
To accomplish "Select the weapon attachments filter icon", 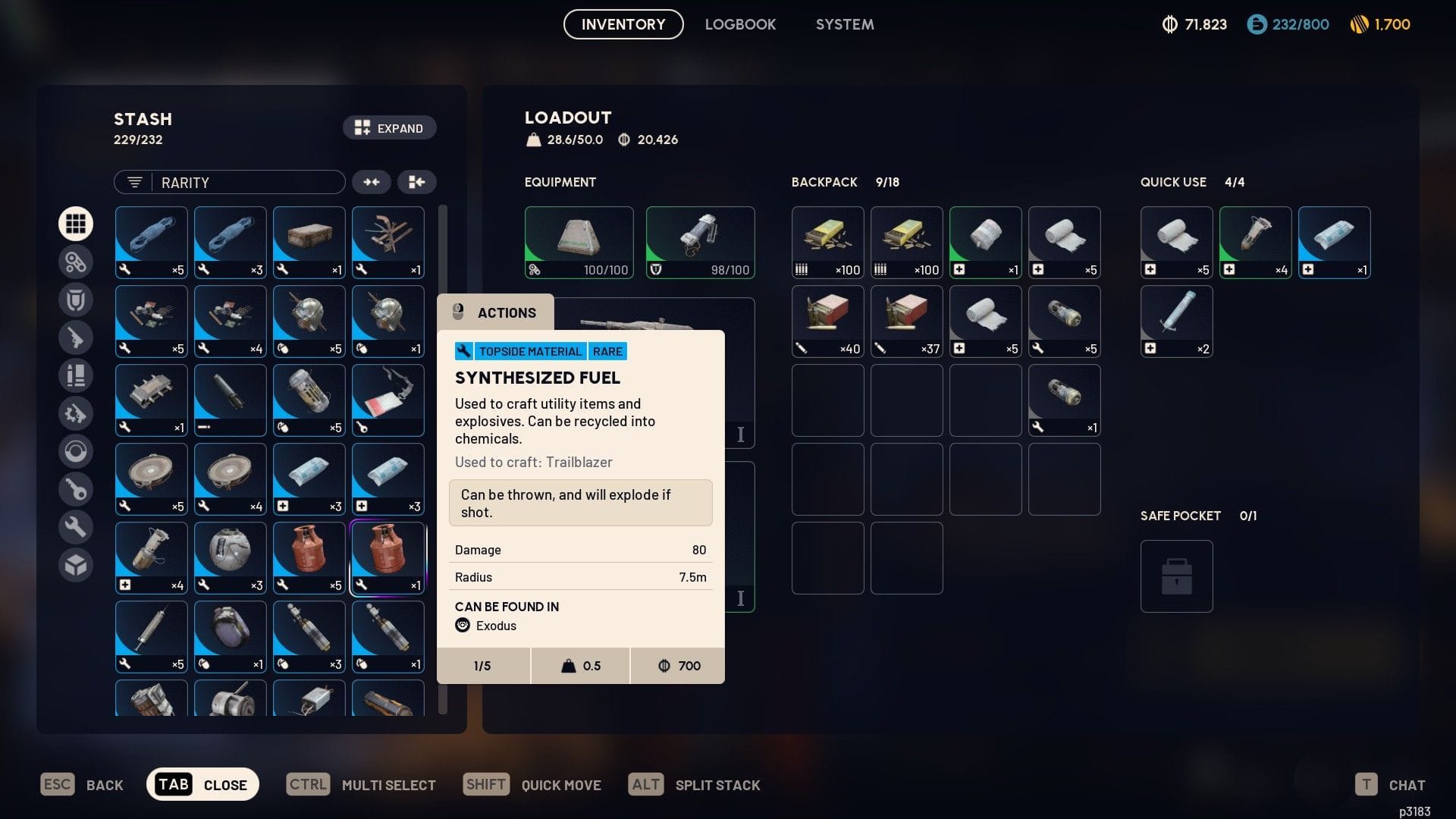I will click(76, 413).
